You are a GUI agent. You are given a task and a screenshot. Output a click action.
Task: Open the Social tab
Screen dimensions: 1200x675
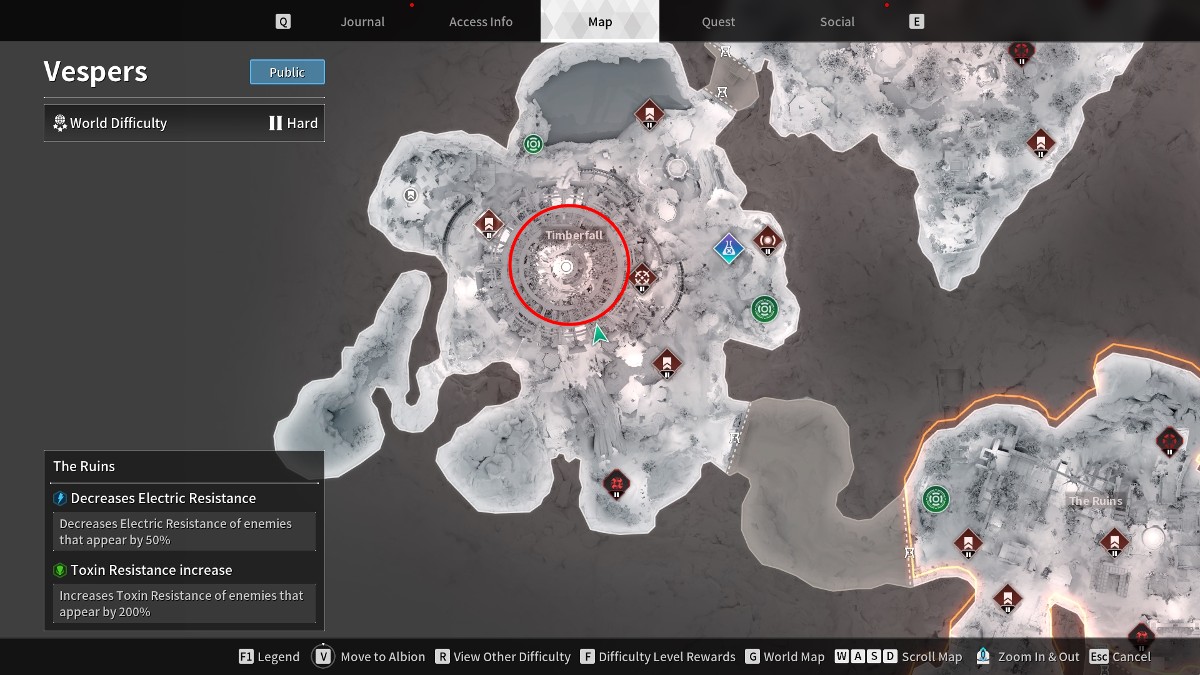click(x=837, y=22)
